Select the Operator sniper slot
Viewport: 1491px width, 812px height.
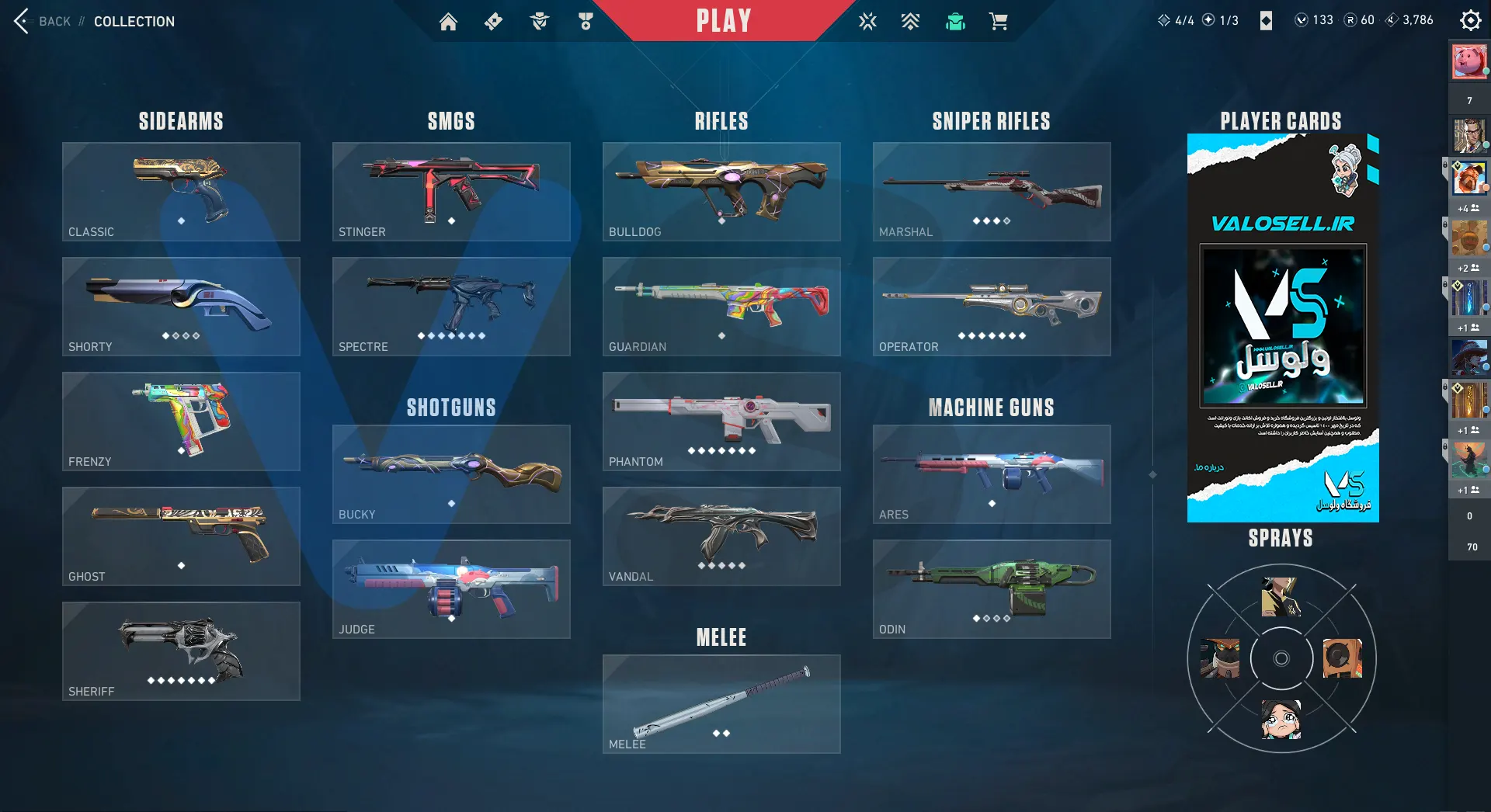pos(992,307)
